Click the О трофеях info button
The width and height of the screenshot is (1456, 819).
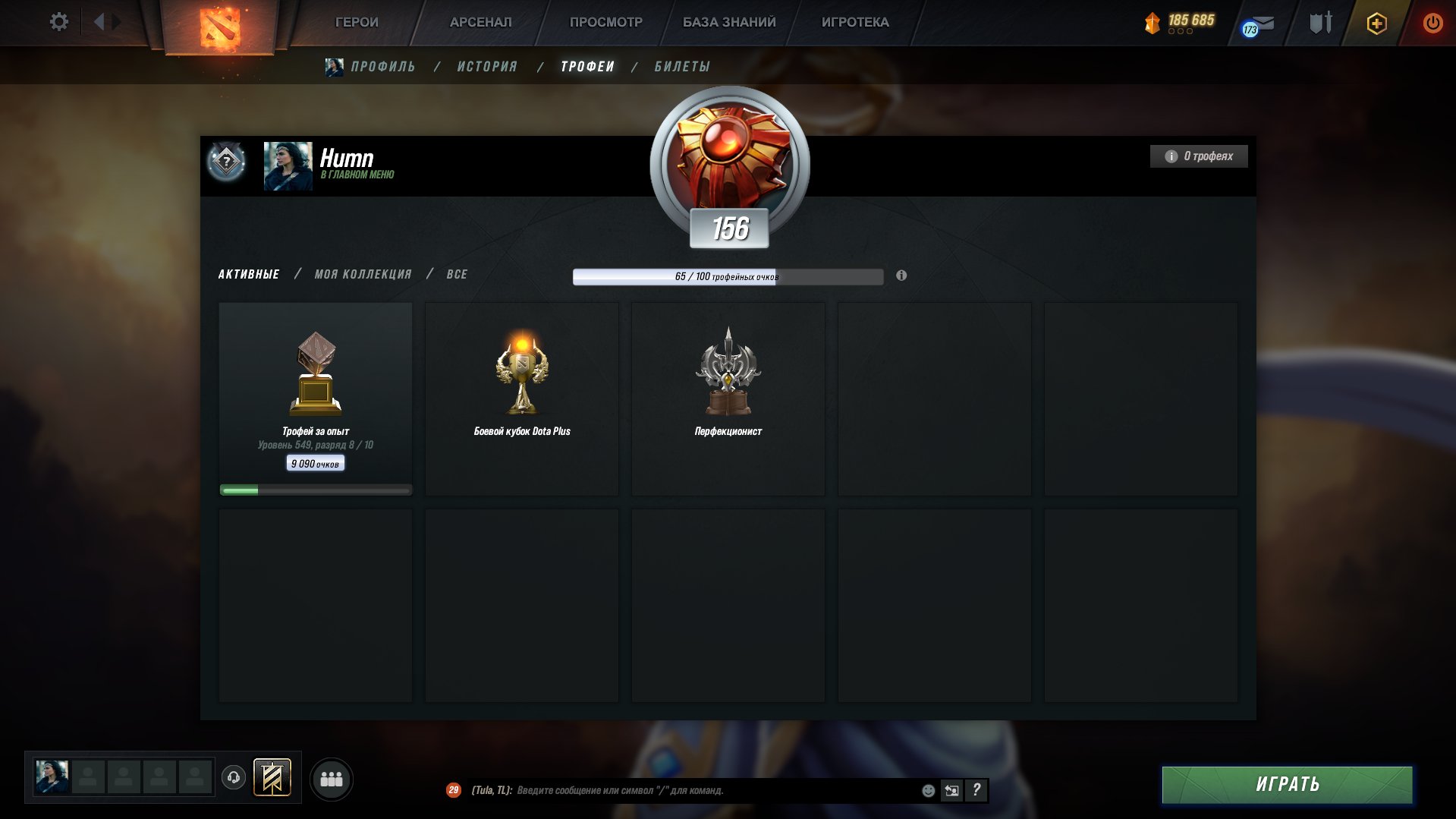tap(1199, 156)
